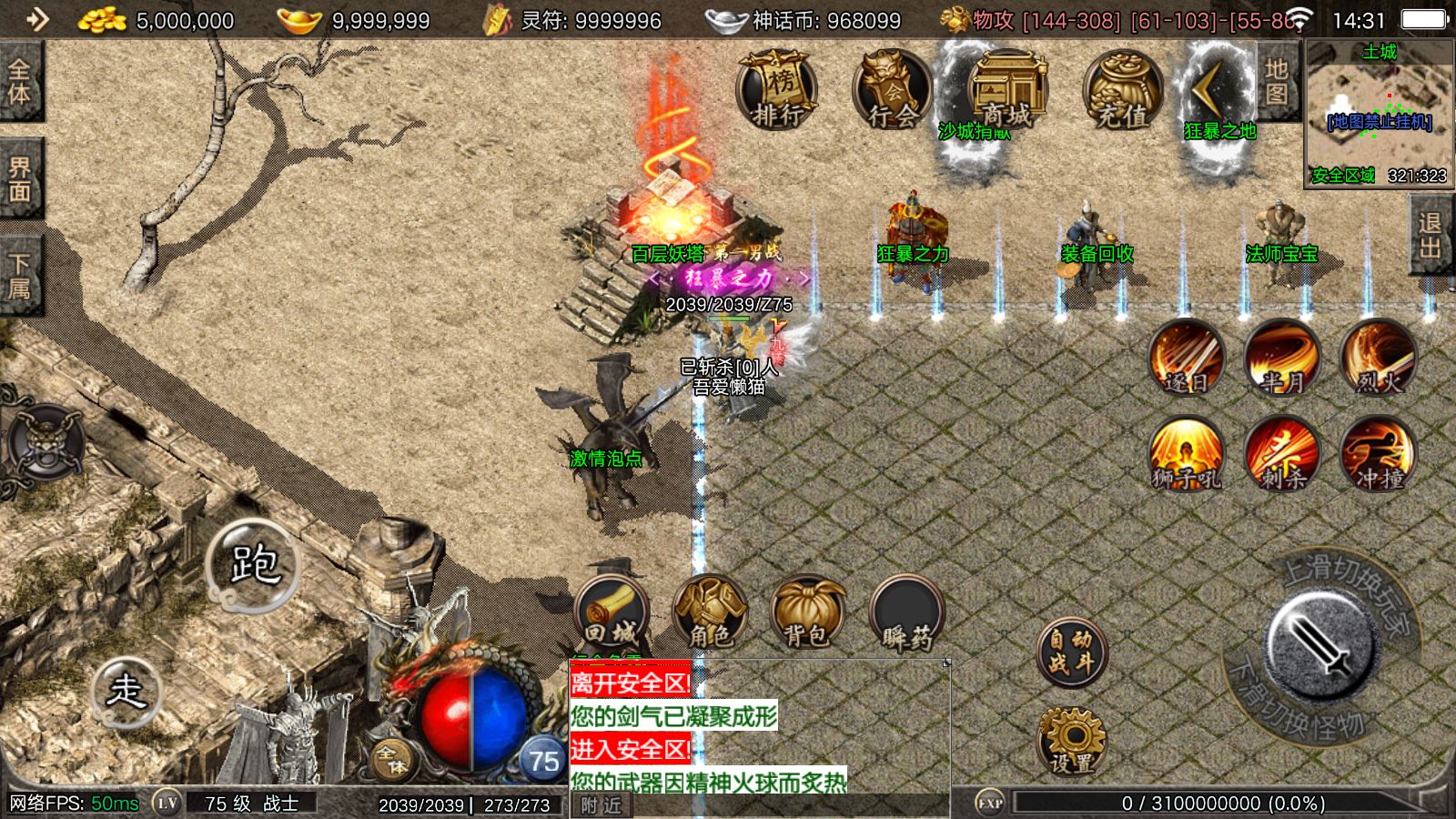
Task: Switch to 跑 run mode
Action: (x=254, y=565)
